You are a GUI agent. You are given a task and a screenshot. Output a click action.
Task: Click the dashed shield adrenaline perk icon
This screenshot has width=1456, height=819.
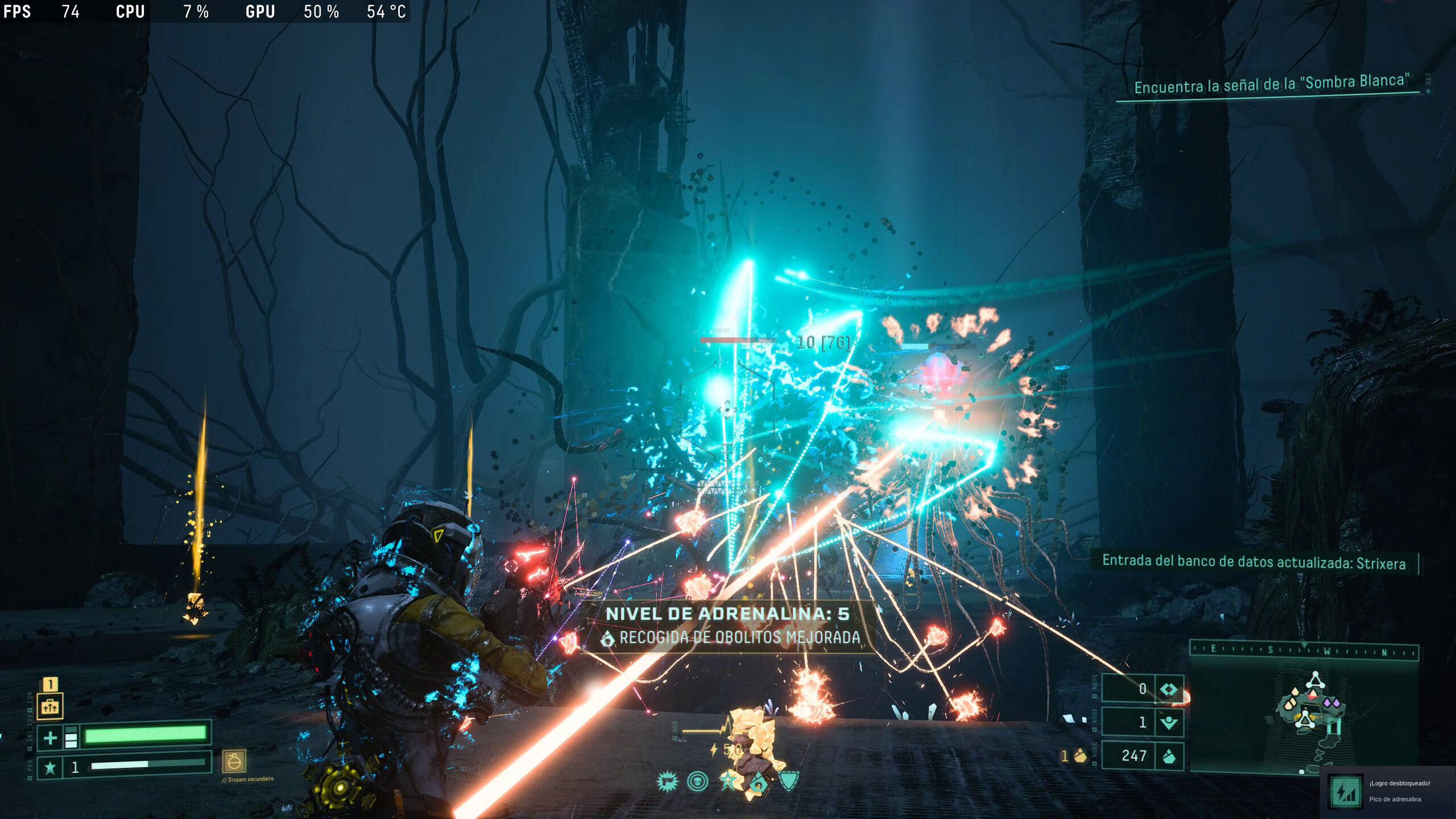[789, 781]
